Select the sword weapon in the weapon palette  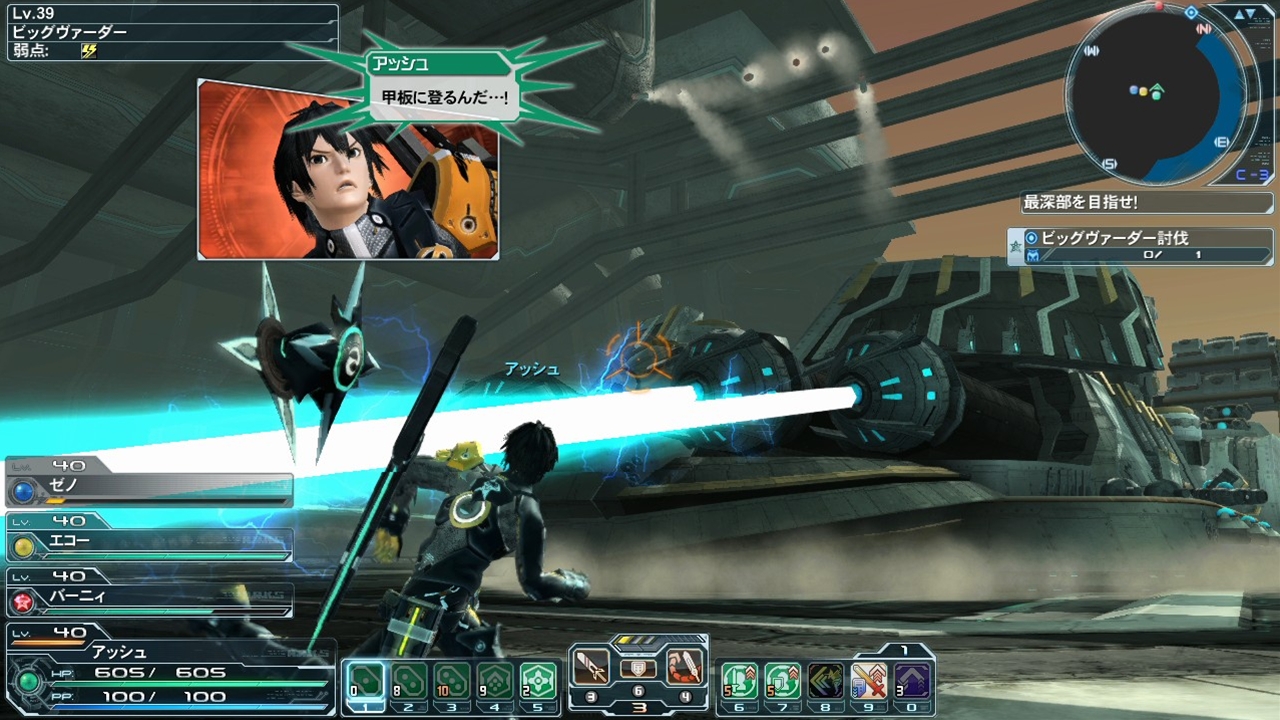591,667
